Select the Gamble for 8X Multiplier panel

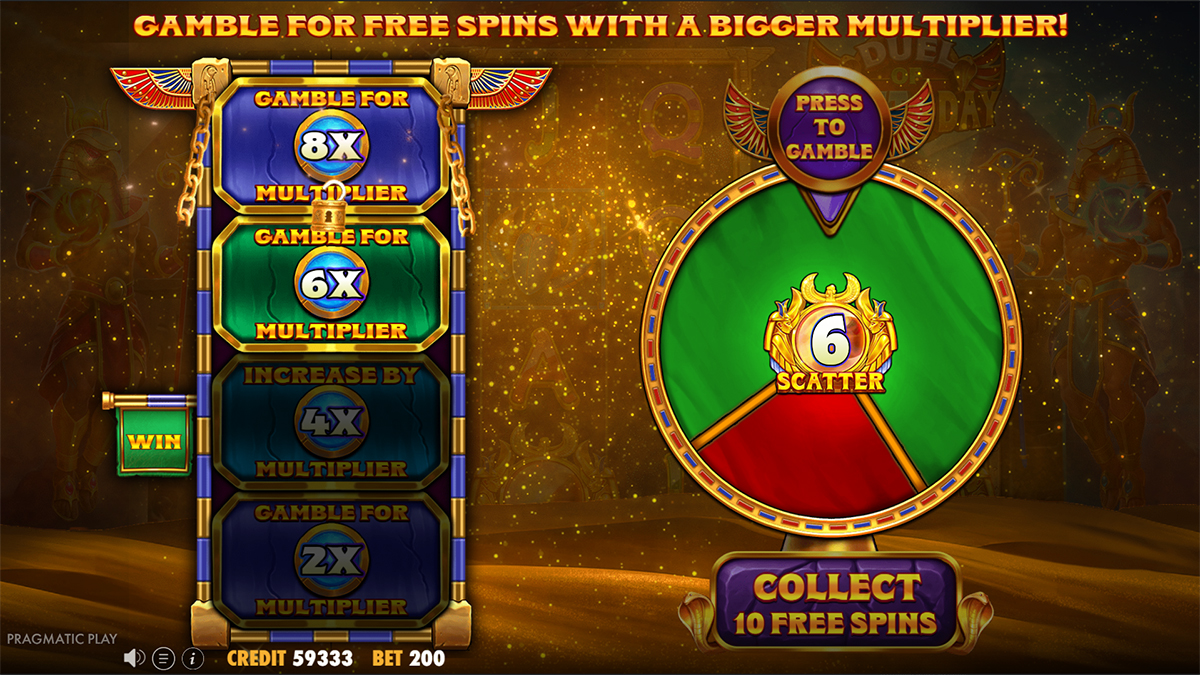(x=331, y=145)
